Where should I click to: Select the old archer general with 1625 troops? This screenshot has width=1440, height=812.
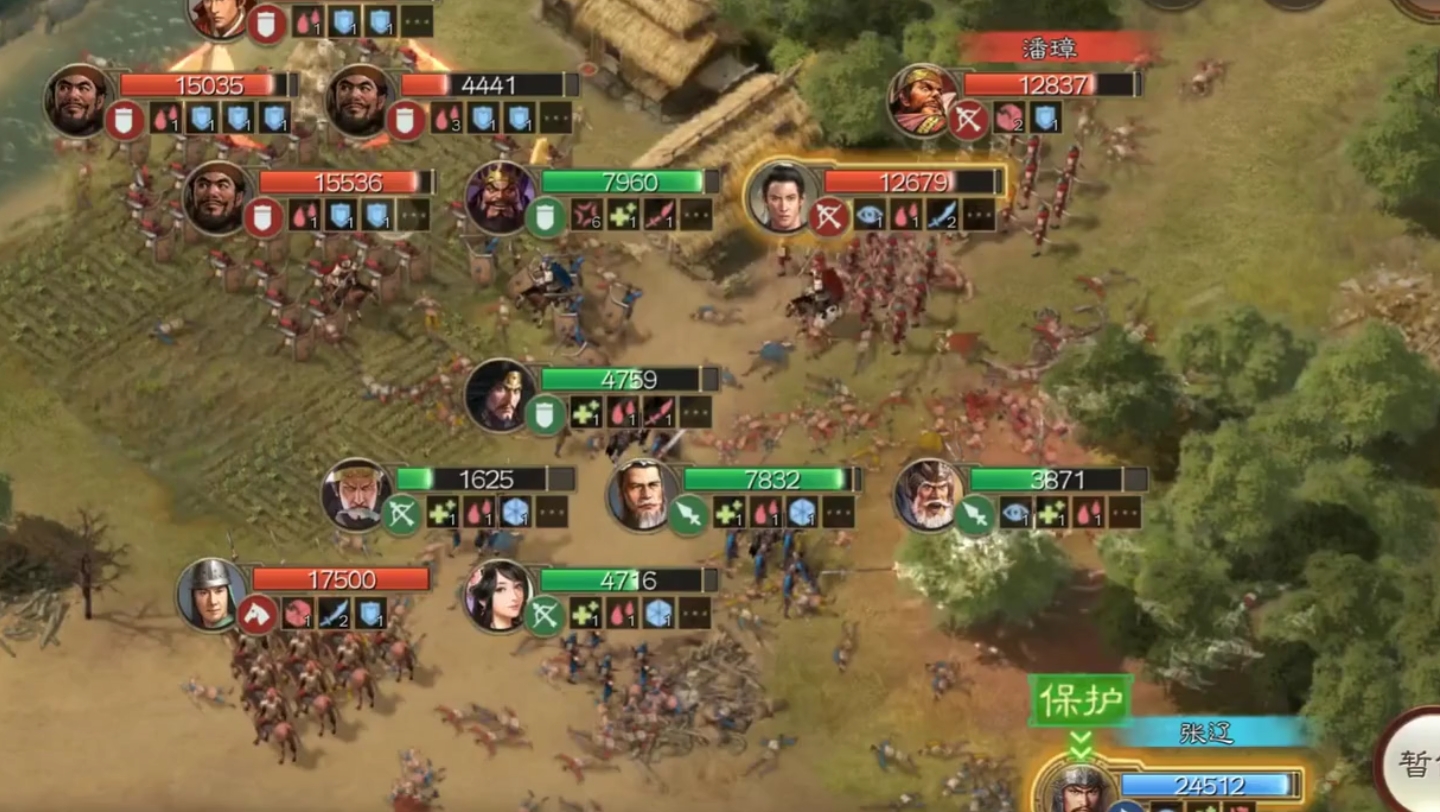356,494
